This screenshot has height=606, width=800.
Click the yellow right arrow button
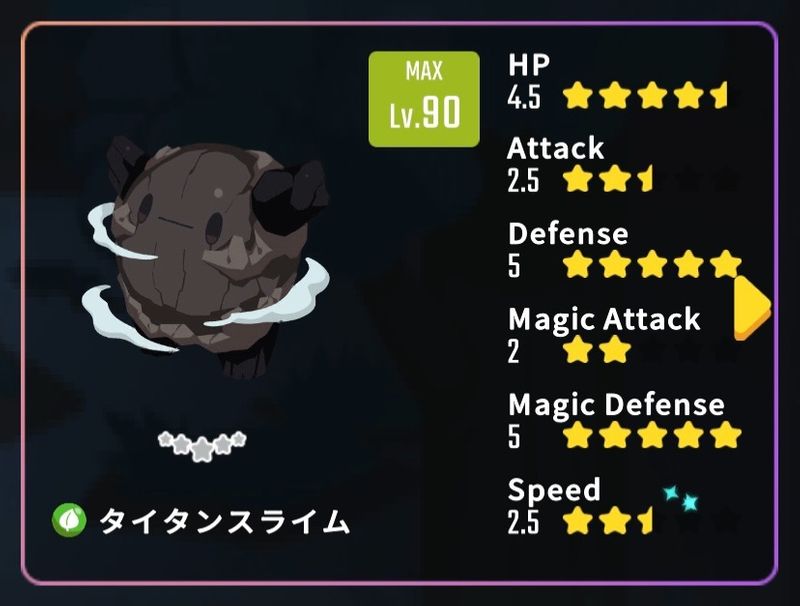click(751, 306)
